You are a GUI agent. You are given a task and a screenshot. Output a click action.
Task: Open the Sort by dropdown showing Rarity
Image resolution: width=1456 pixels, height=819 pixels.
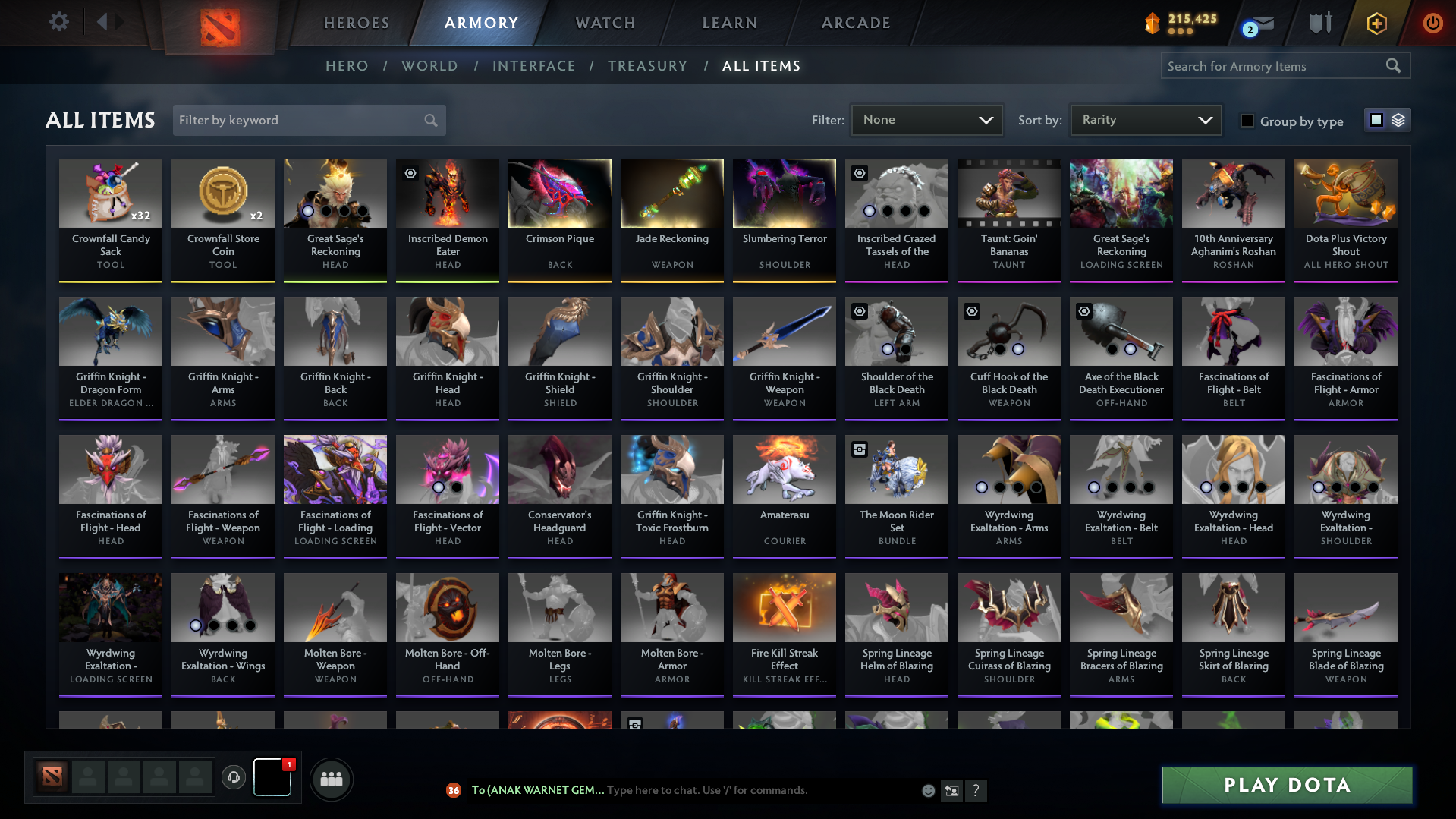click(x=1144, y=120)
